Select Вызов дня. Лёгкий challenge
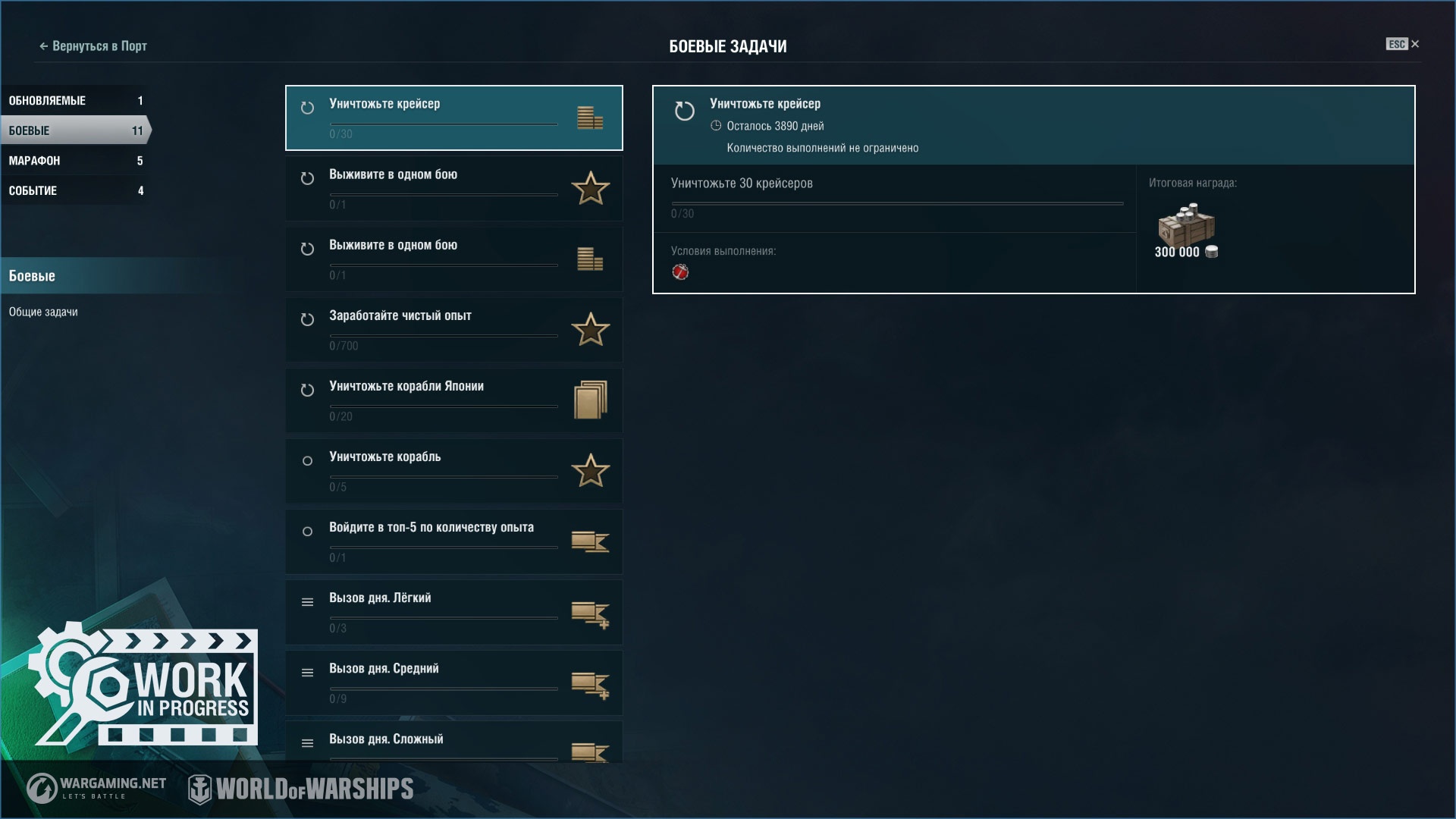 click(453, 611)
